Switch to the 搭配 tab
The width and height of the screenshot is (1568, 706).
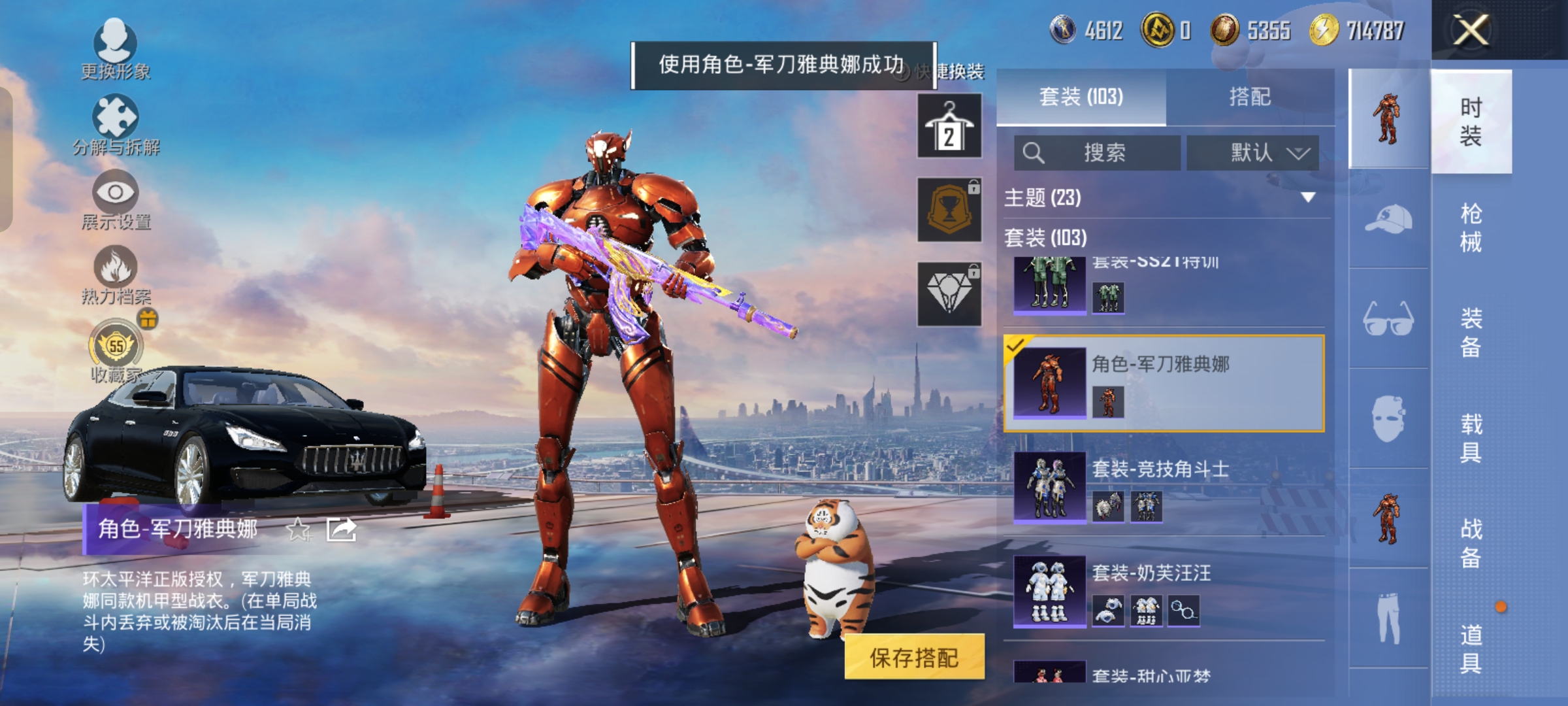[1250, 97]
